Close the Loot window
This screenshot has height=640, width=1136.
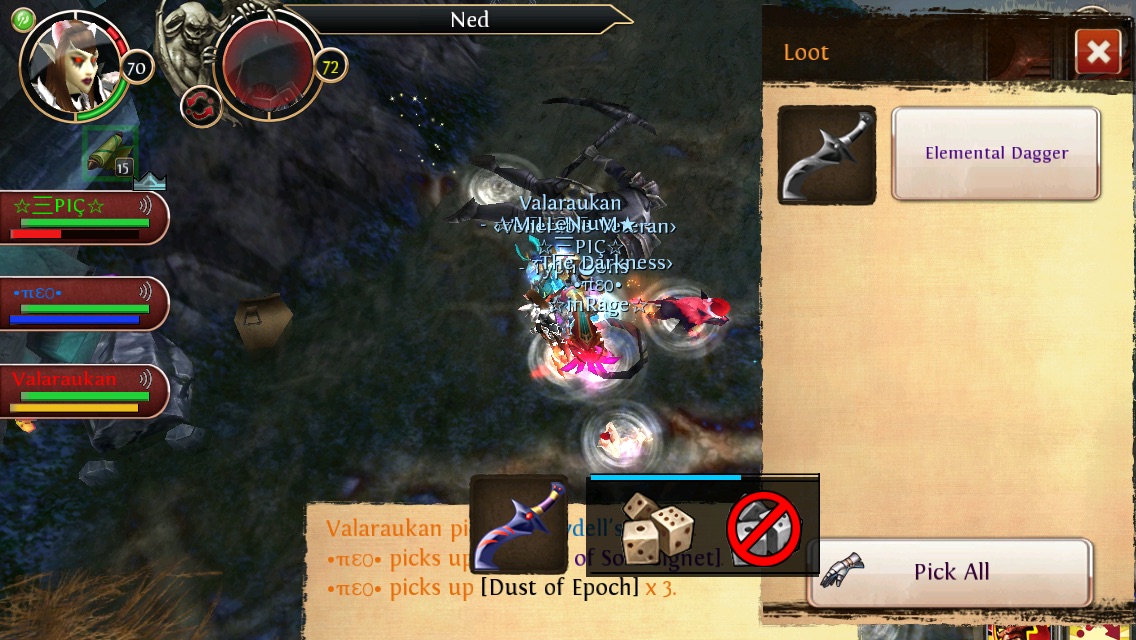point(1098,52)
